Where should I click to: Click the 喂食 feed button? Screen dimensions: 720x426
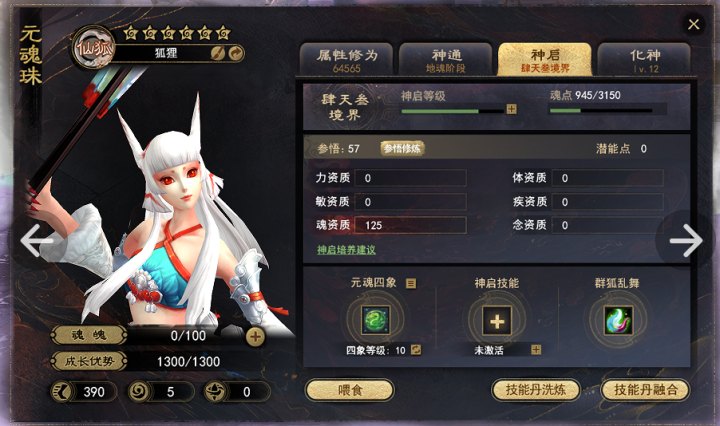click(349, 390)
